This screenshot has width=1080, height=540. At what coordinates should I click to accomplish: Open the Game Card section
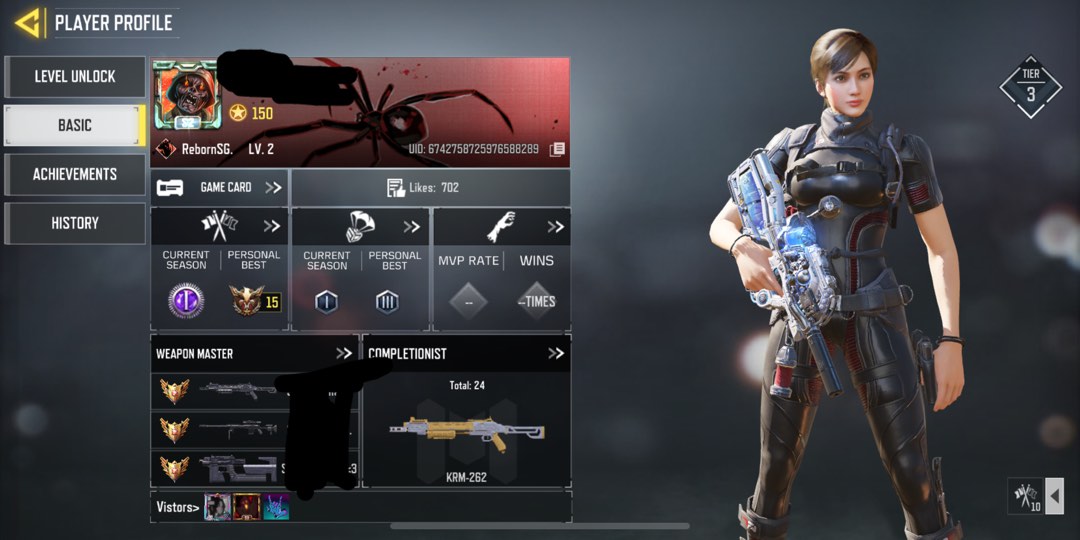220,187
